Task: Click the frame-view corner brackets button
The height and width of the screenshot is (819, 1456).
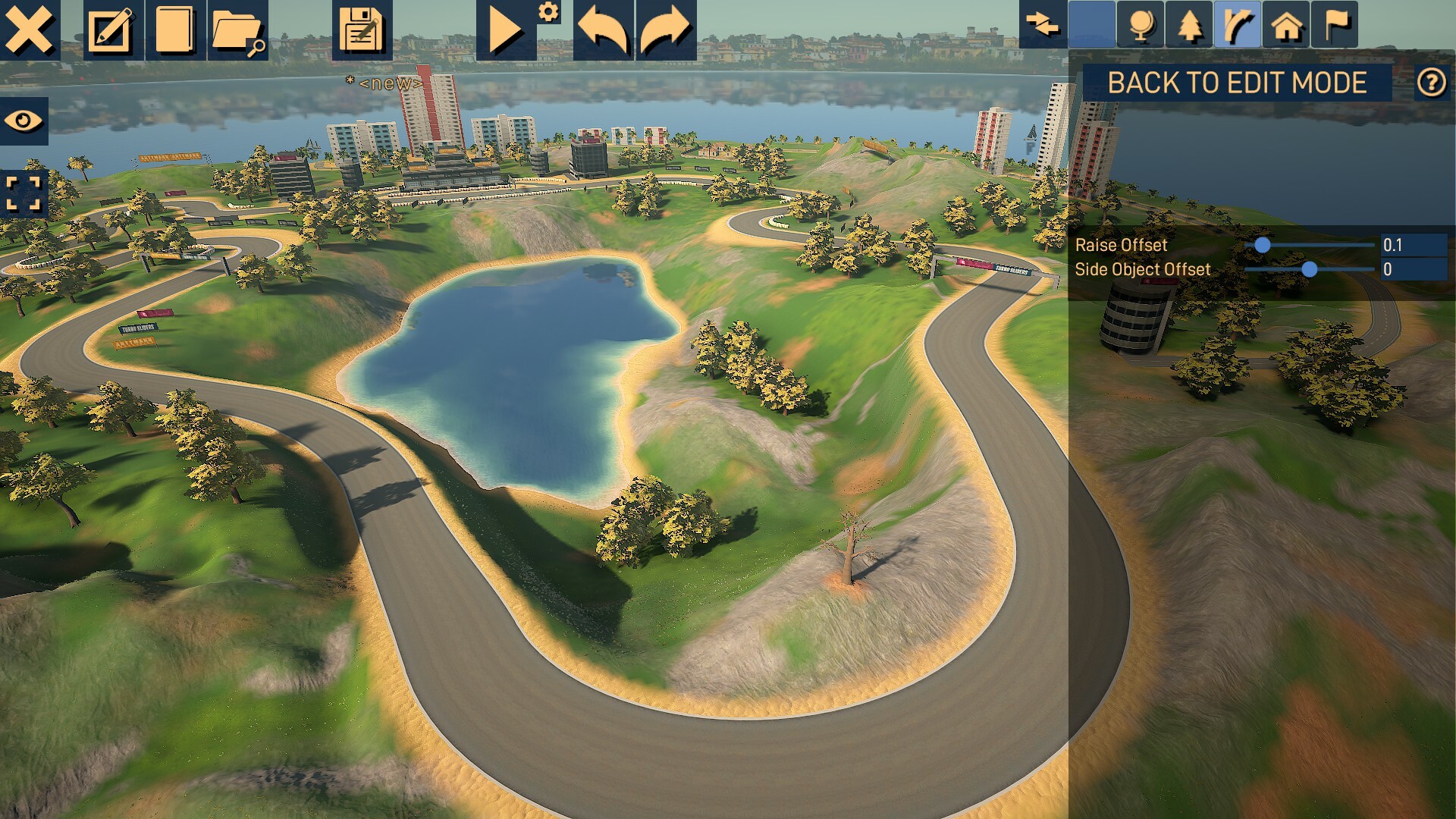Action: [24, 193]
